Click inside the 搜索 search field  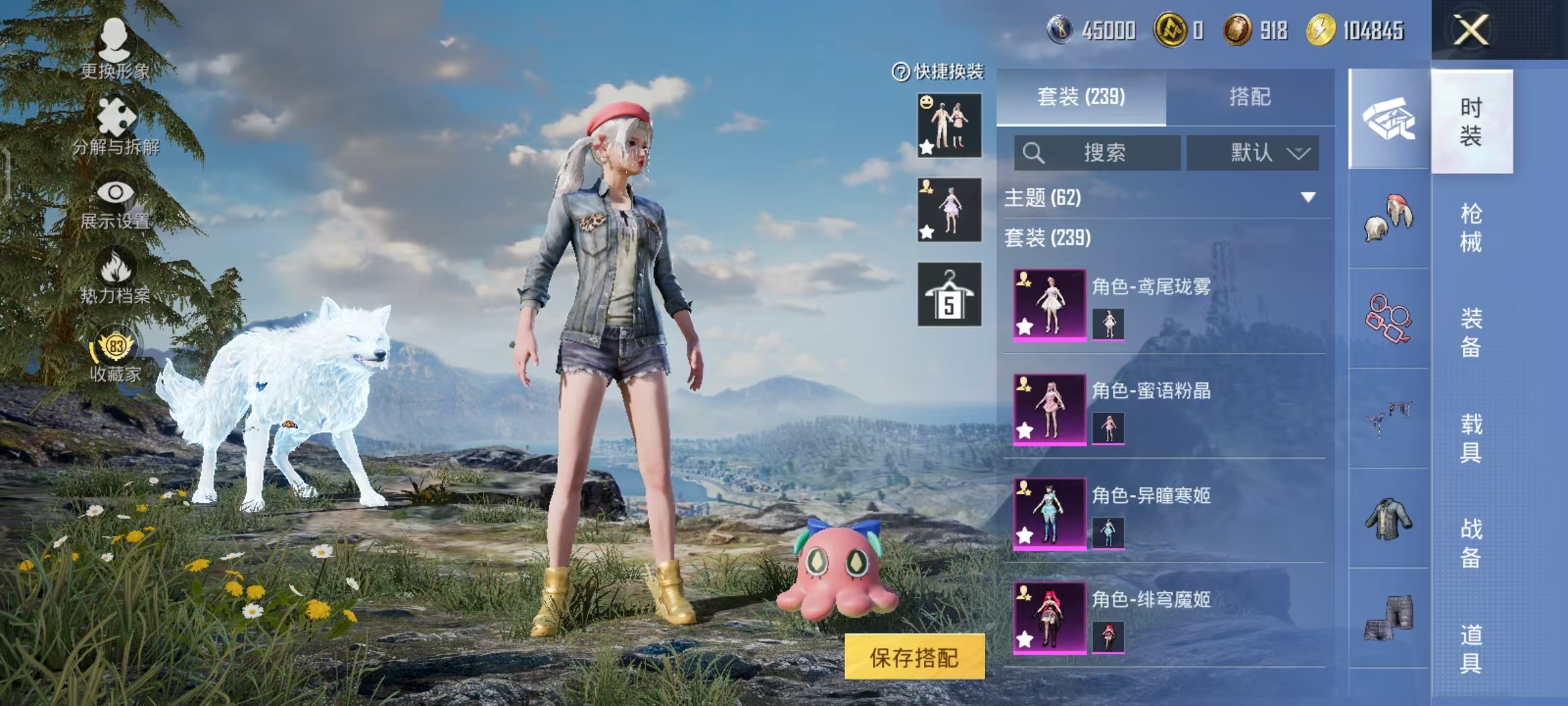coord(1104,152)
